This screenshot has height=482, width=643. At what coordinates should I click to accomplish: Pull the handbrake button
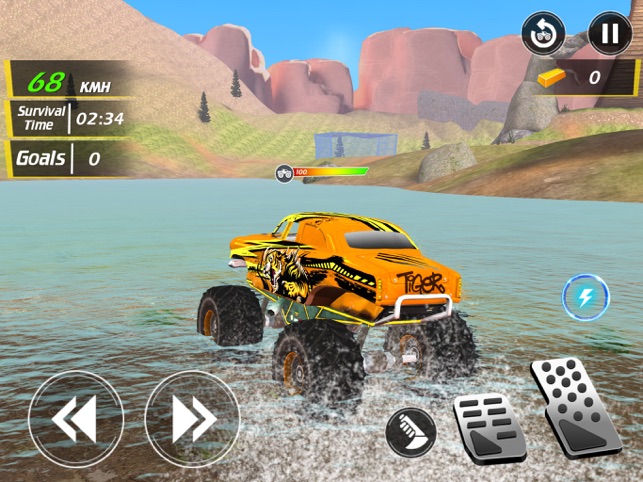click(411, 432)
